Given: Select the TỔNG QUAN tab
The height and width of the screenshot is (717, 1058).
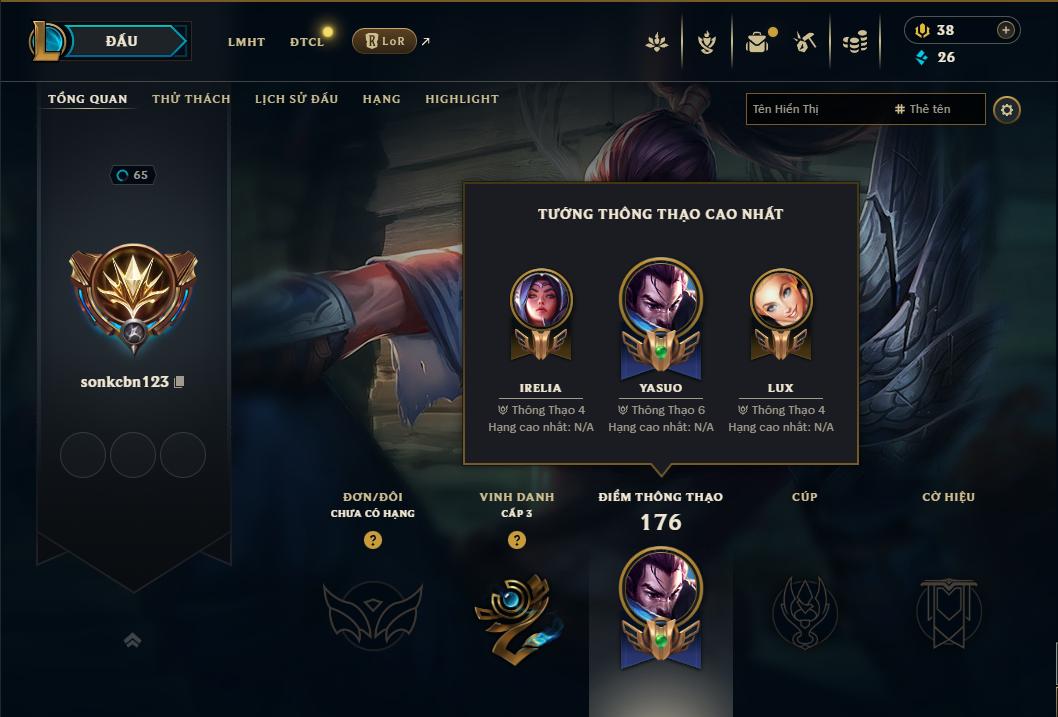Looking at the screenshot, I should click(x=88, y=99).
